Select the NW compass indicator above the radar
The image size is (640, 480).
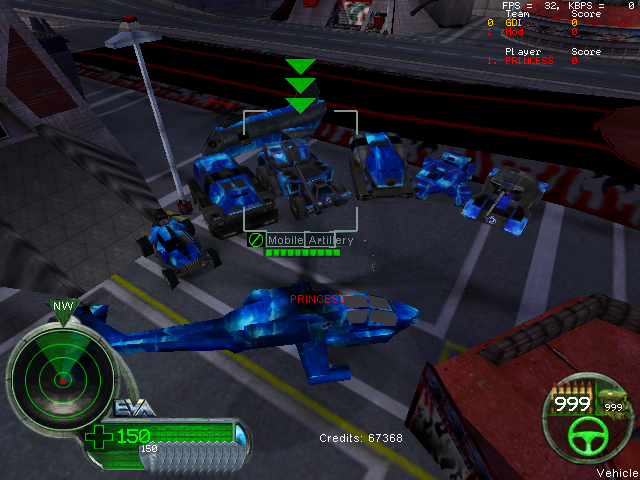coord(63,308)
